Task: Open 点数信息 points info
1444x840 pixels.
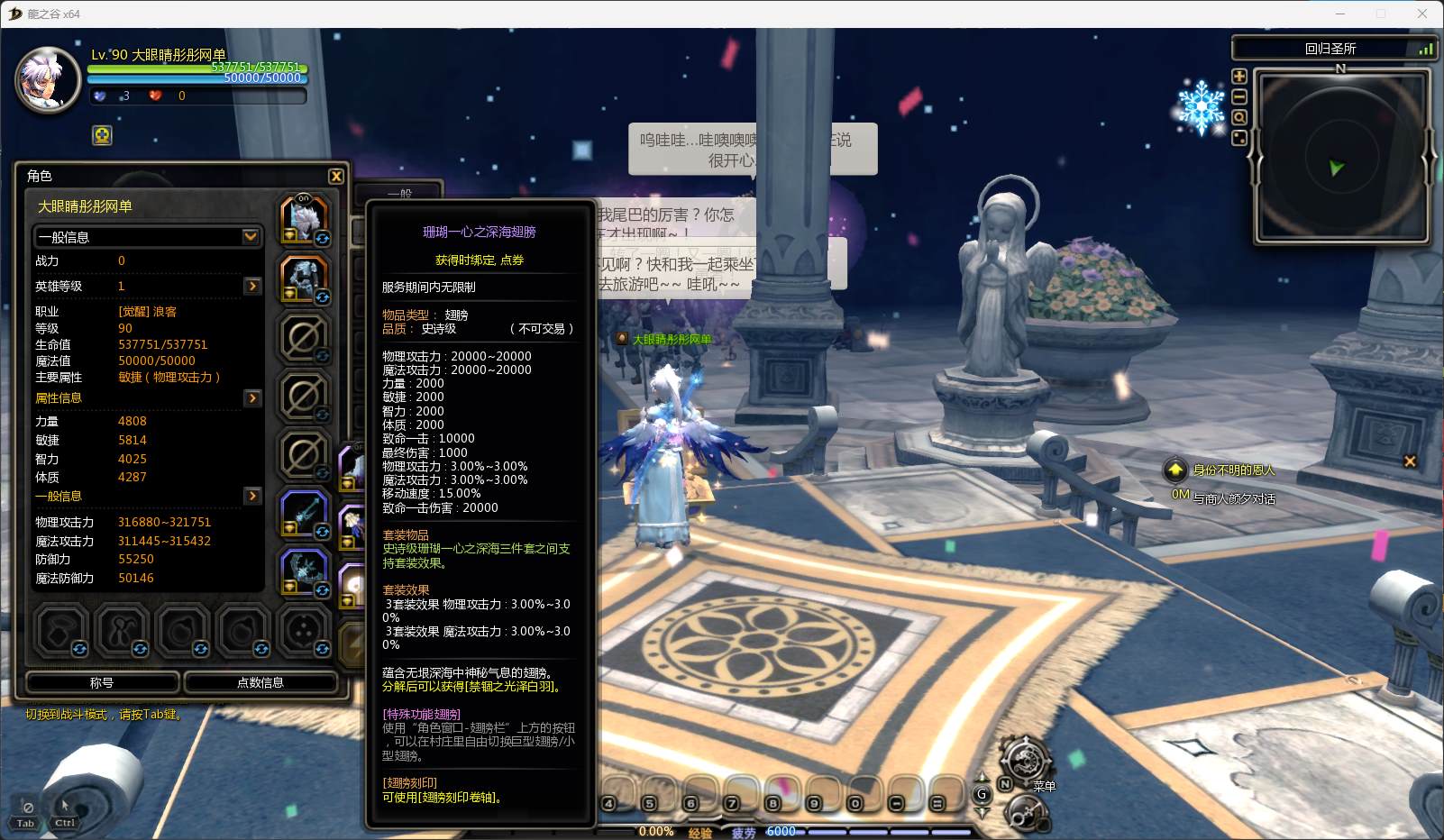Action: 260,682
